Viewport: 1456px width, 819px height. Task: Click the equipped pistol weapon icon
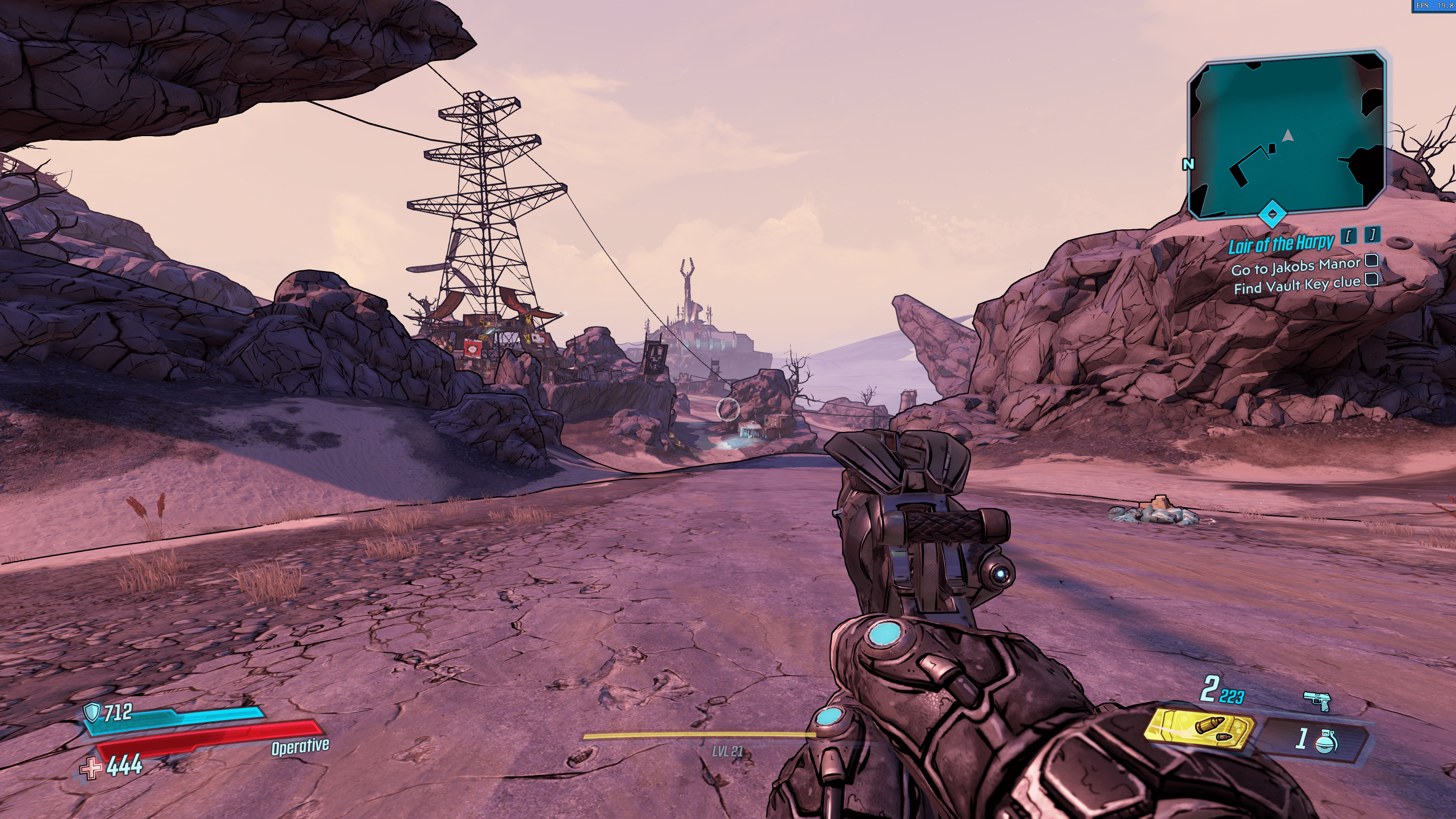1317,701
